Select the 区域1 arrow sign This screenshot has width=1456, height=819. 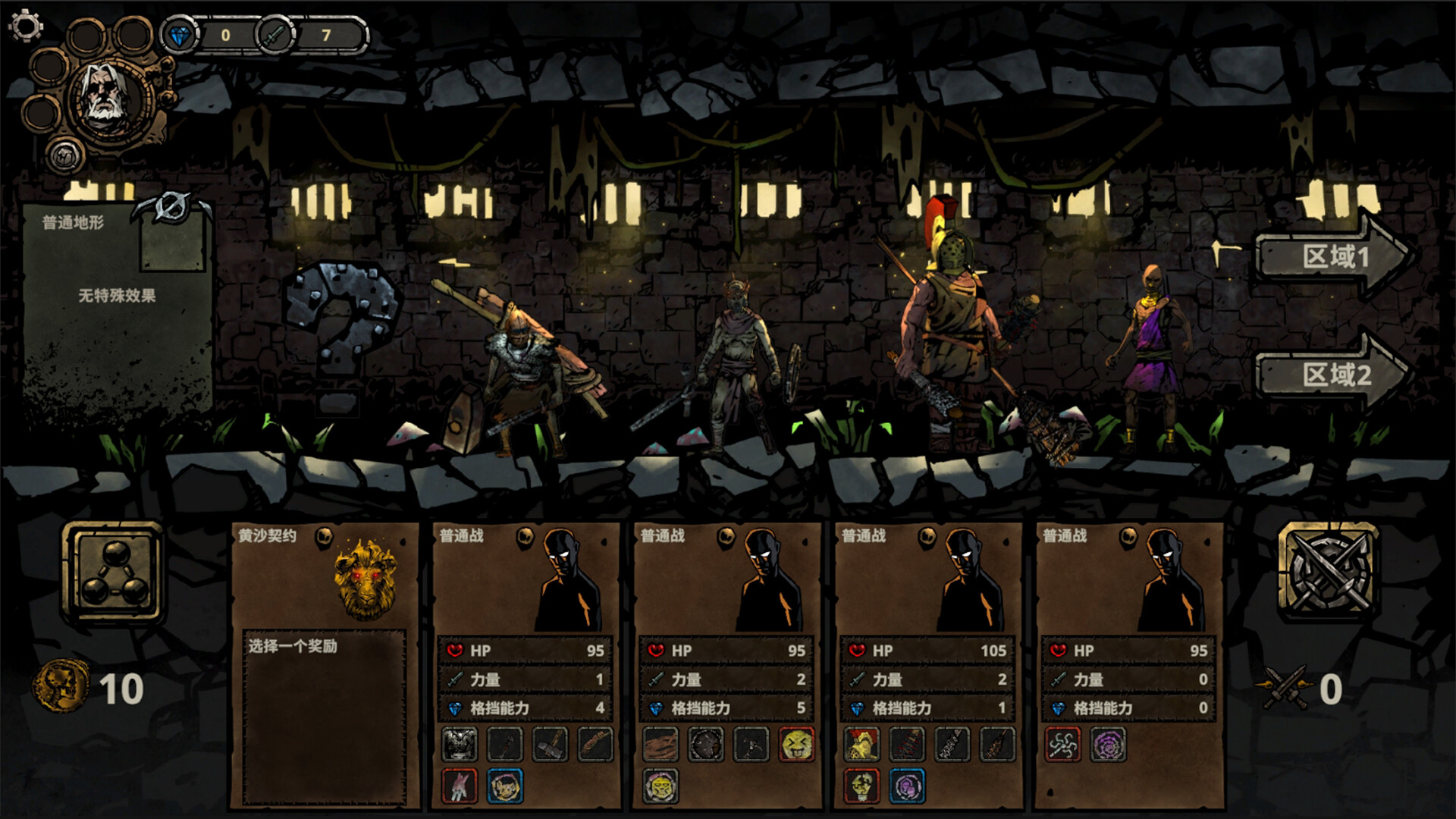click(1335, 256)
